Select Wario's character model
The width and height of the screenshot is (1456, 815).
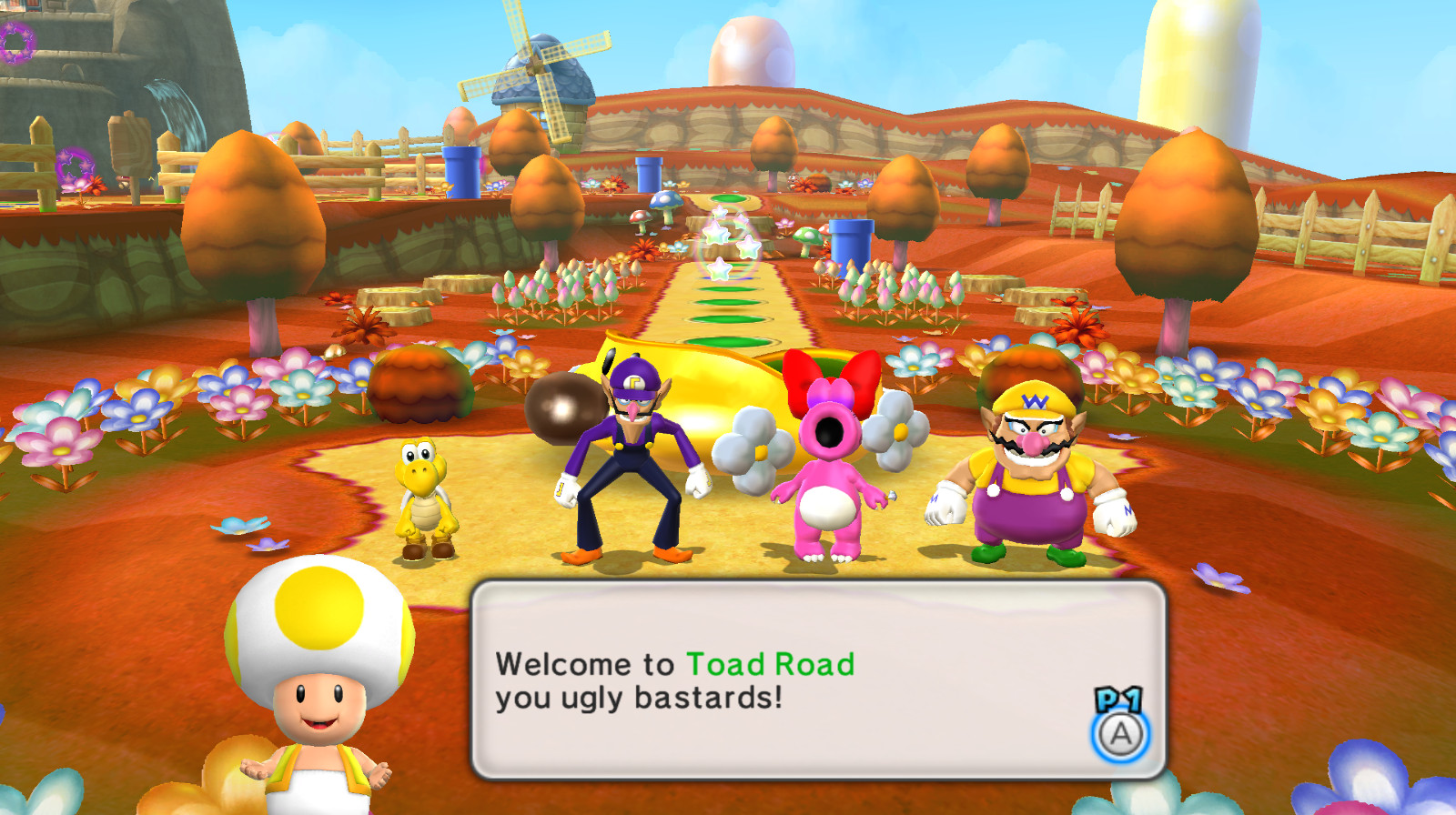(x=1028, y=482)
